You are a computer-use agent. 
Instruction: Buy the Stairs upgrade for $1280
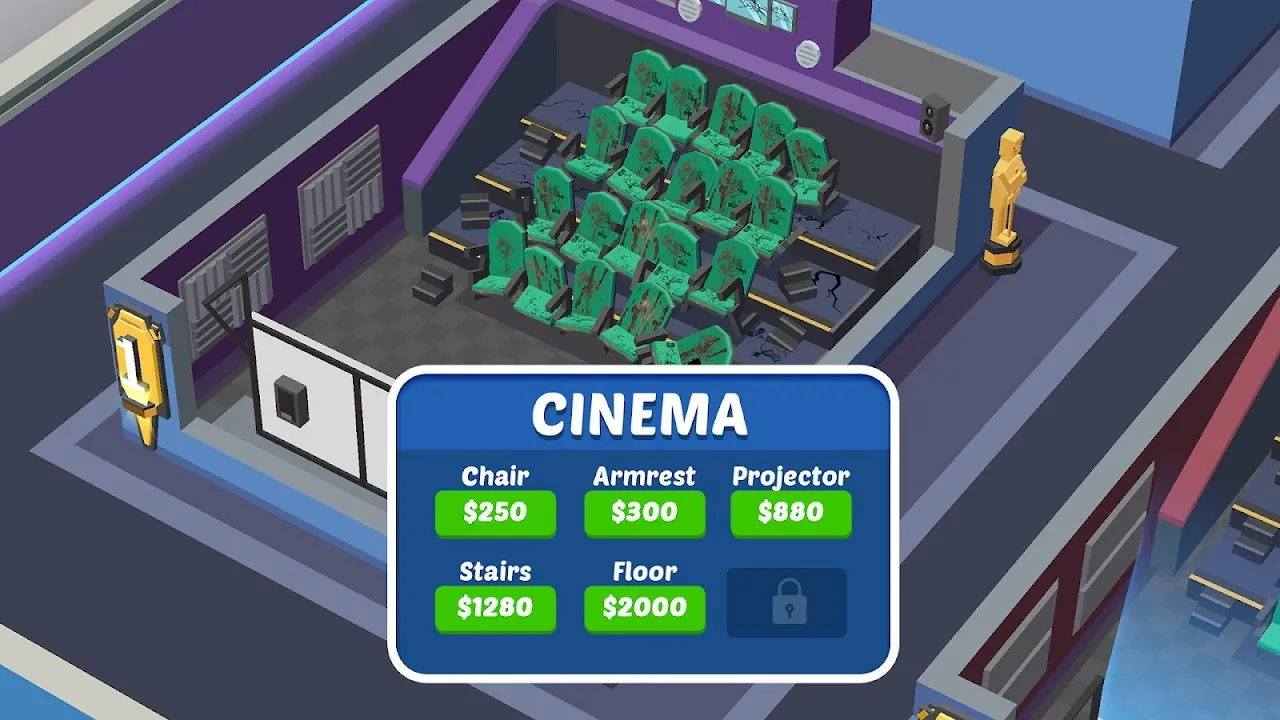(x=495, y=608)
